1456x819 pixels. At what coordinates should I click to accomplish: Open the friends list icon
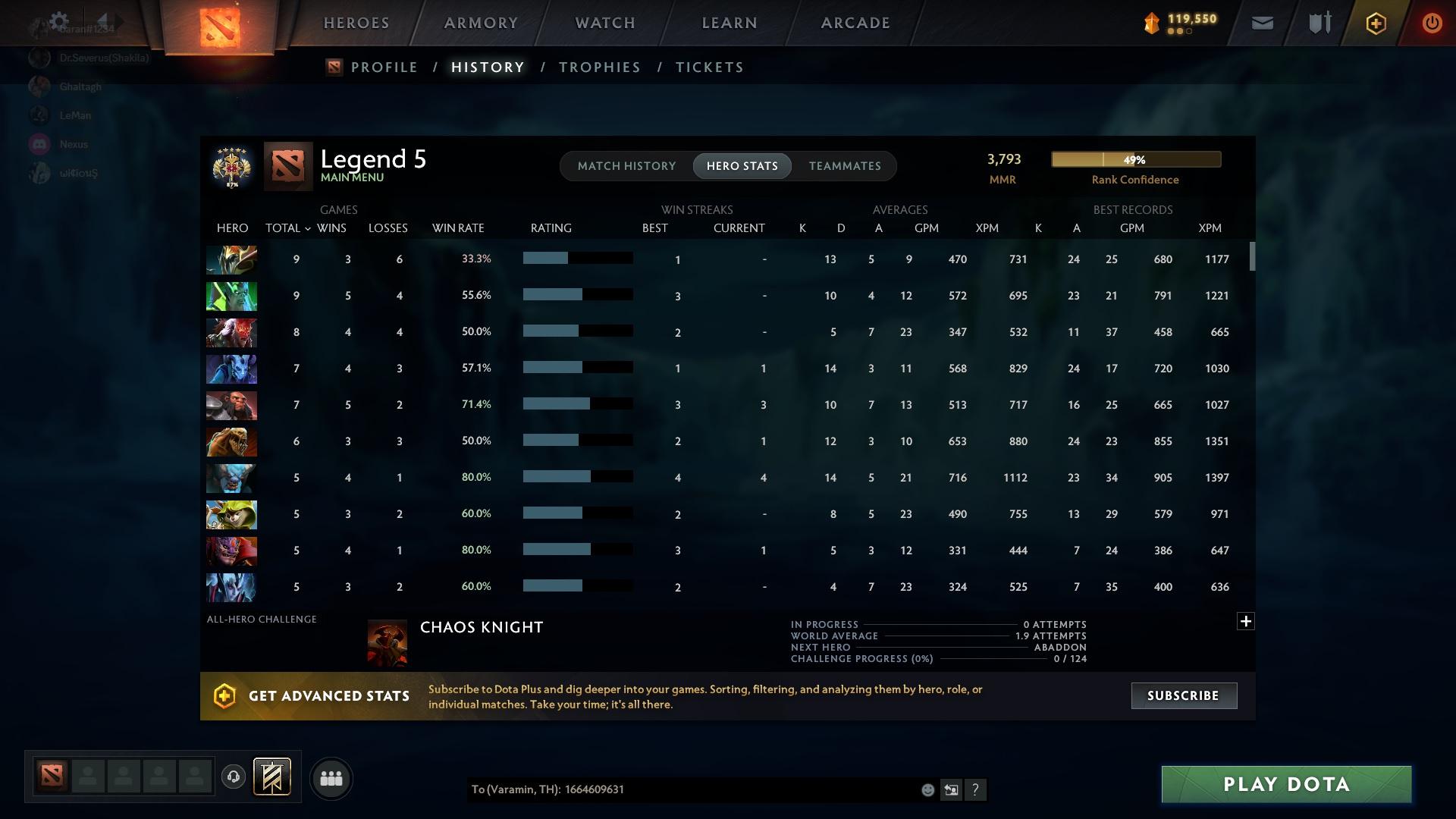(x=331, y=778)
